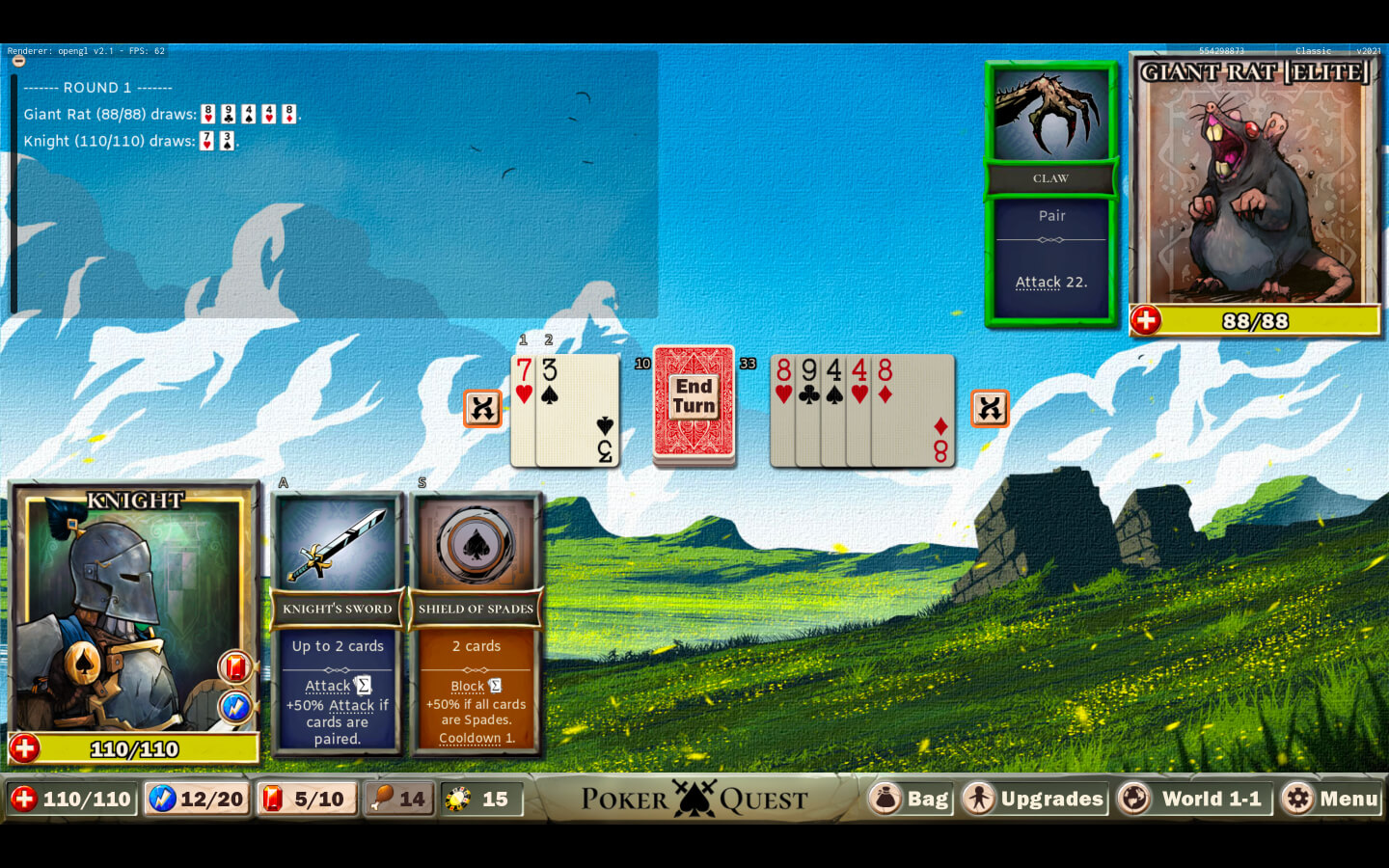Click the red card icon on Knight portrait
Image resolution: width=1389 pixels, height=868 pixels.
[234, 666]
